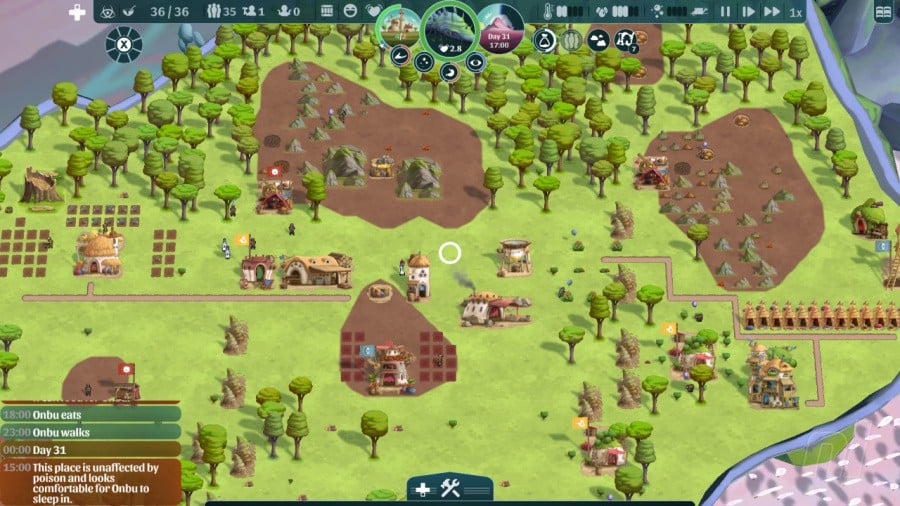Open the village portrait circle

(x=398, y=24)
